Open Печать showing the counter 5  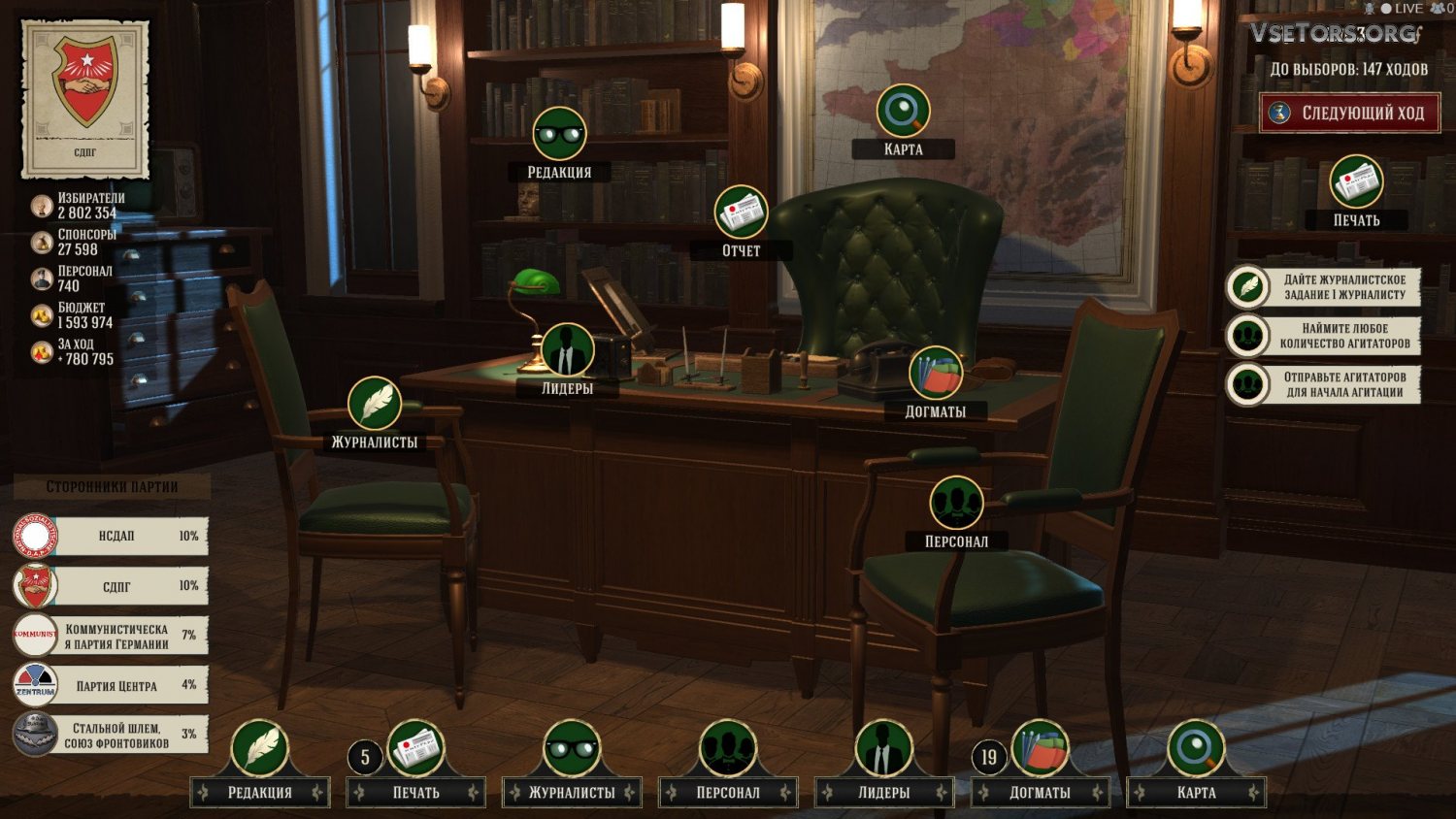pos(416,749)
